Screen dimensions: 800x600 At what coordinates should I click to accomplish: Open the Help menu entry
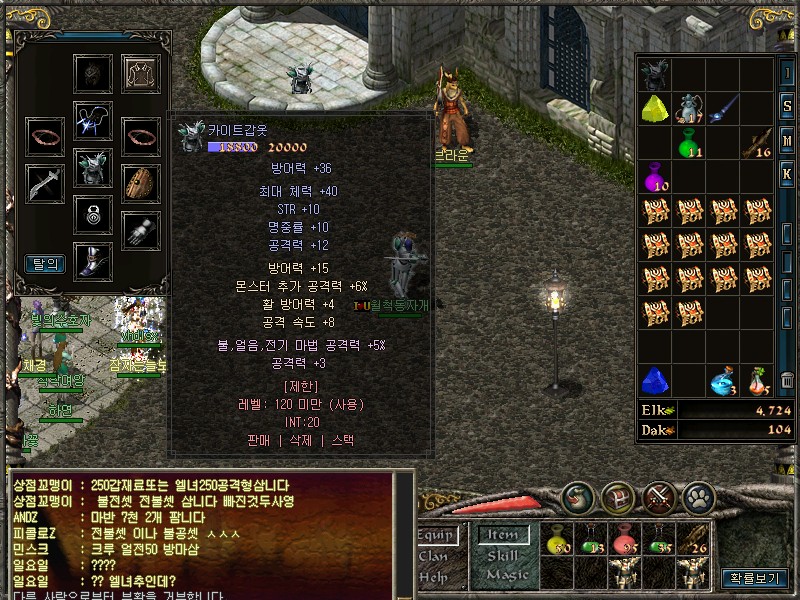click(x=433, y=576)
